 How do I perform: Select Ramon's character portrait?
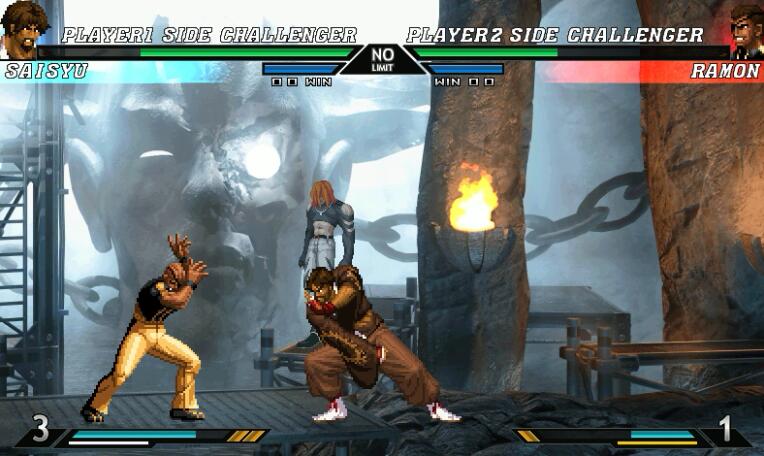click(x=745, y=29)
